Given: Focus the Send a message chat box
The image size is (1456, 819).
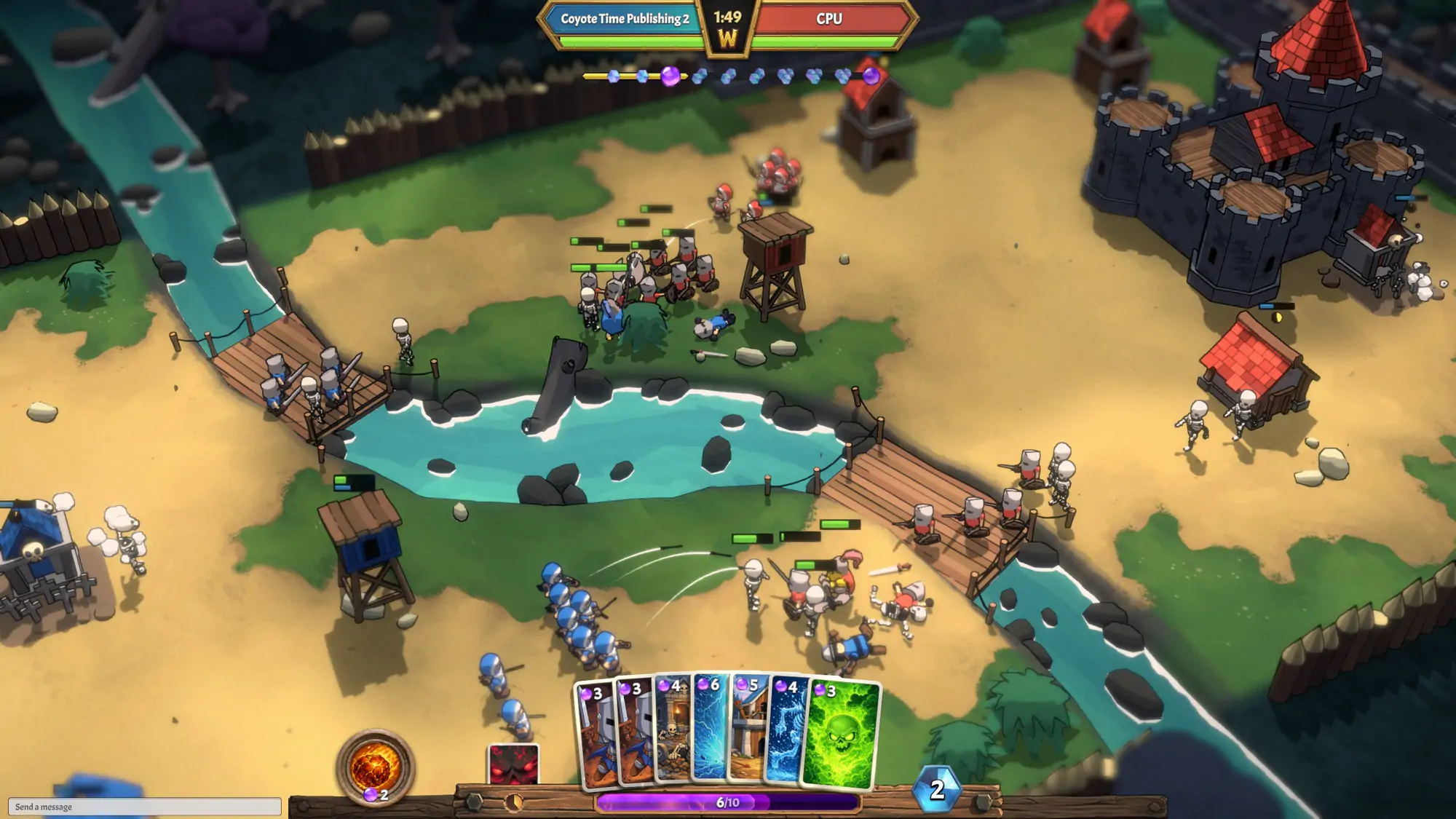Looking at the screenshot, I should pos(145,806).
